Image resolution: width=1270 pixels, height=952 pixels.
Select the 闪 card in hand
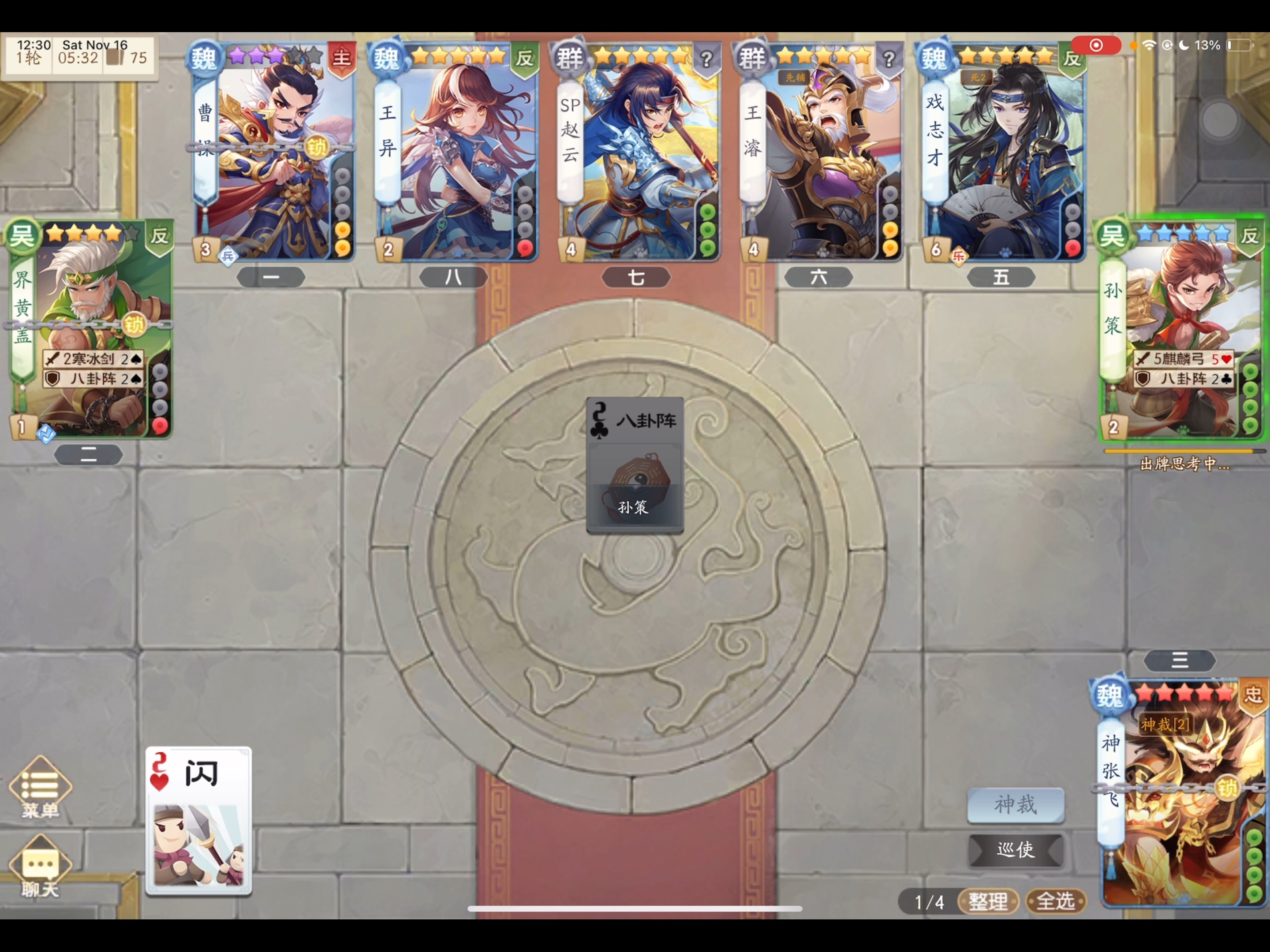tap(198, 821)
